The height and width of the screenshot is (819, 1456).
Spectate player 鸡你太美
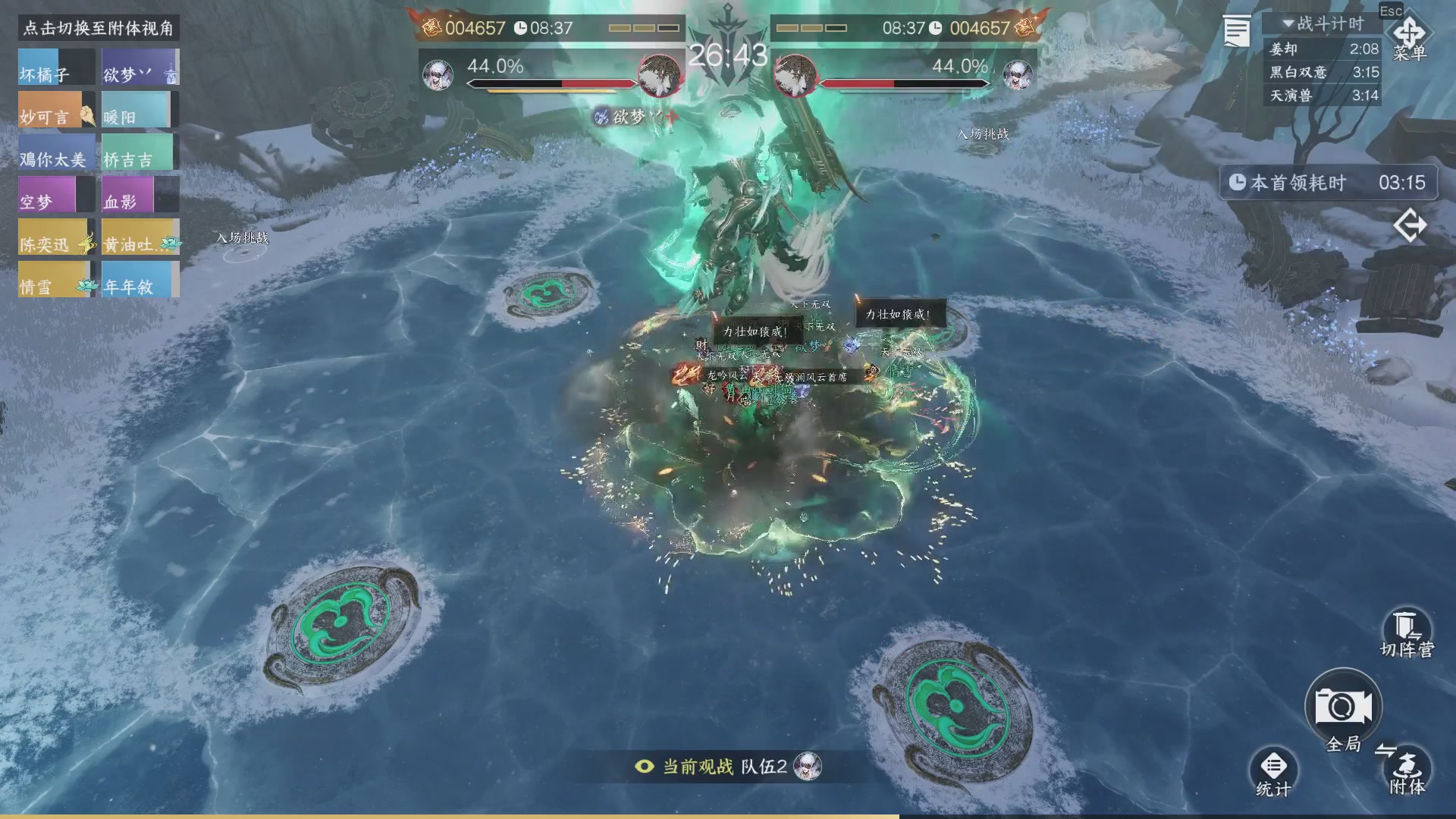tap(56, 152)
